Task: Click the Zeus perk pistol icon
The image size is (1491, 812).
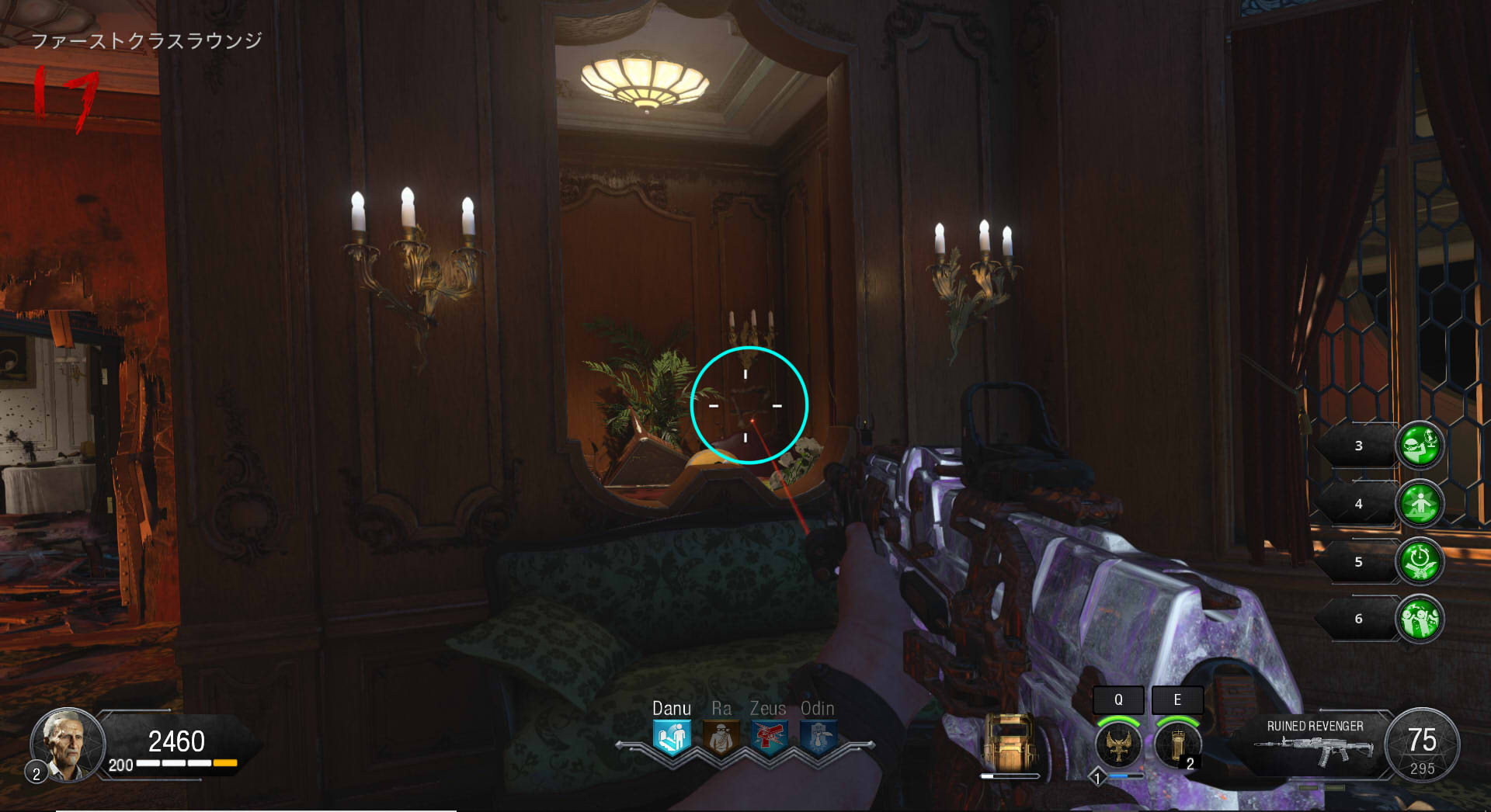Action: (x=769, y=737)
